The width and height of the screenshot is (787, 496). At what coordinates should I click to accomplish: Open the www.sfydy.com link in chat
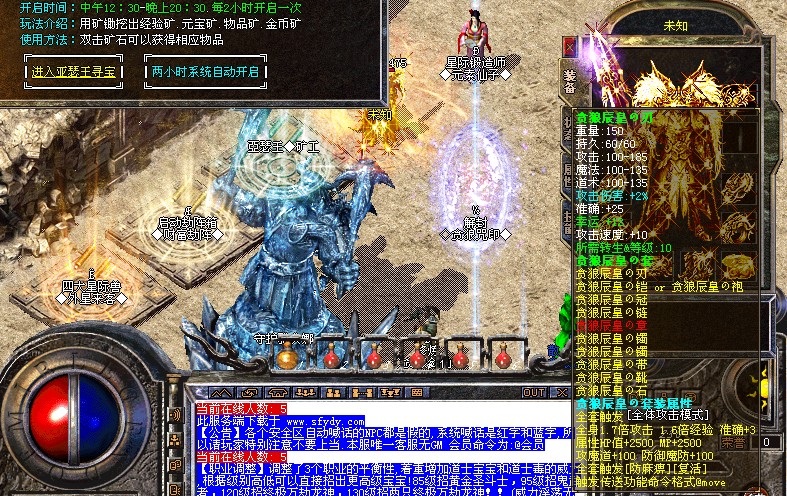(x=300, y=422)
